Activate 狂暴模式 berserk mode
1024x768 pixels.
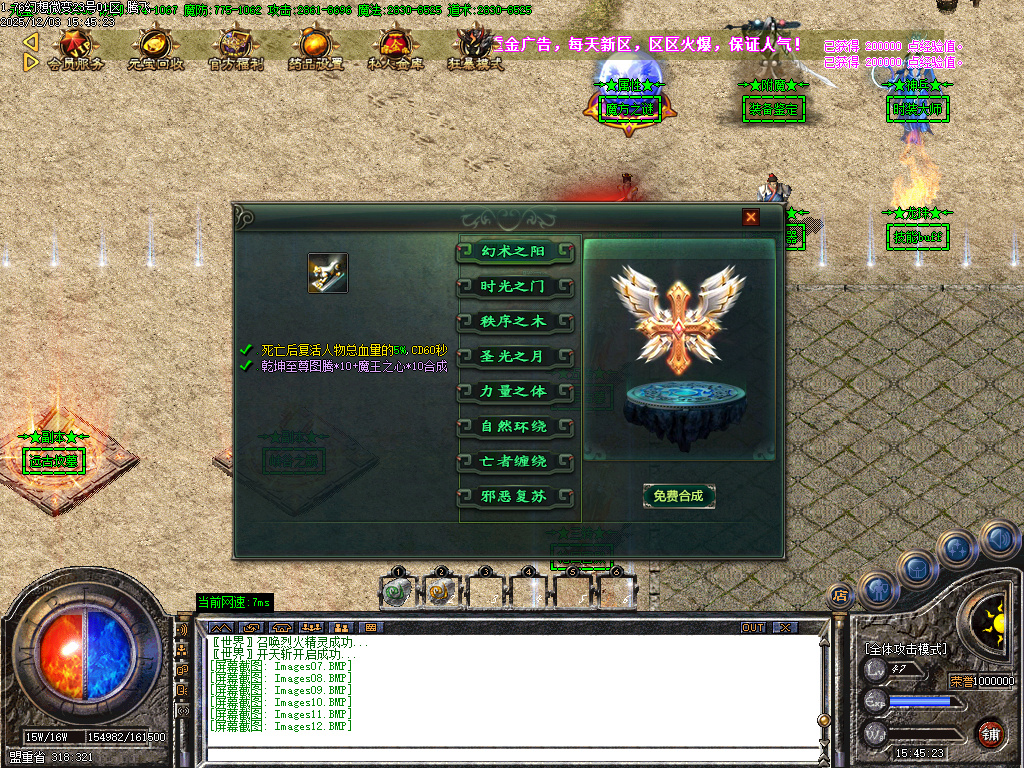tap(474, 48)
